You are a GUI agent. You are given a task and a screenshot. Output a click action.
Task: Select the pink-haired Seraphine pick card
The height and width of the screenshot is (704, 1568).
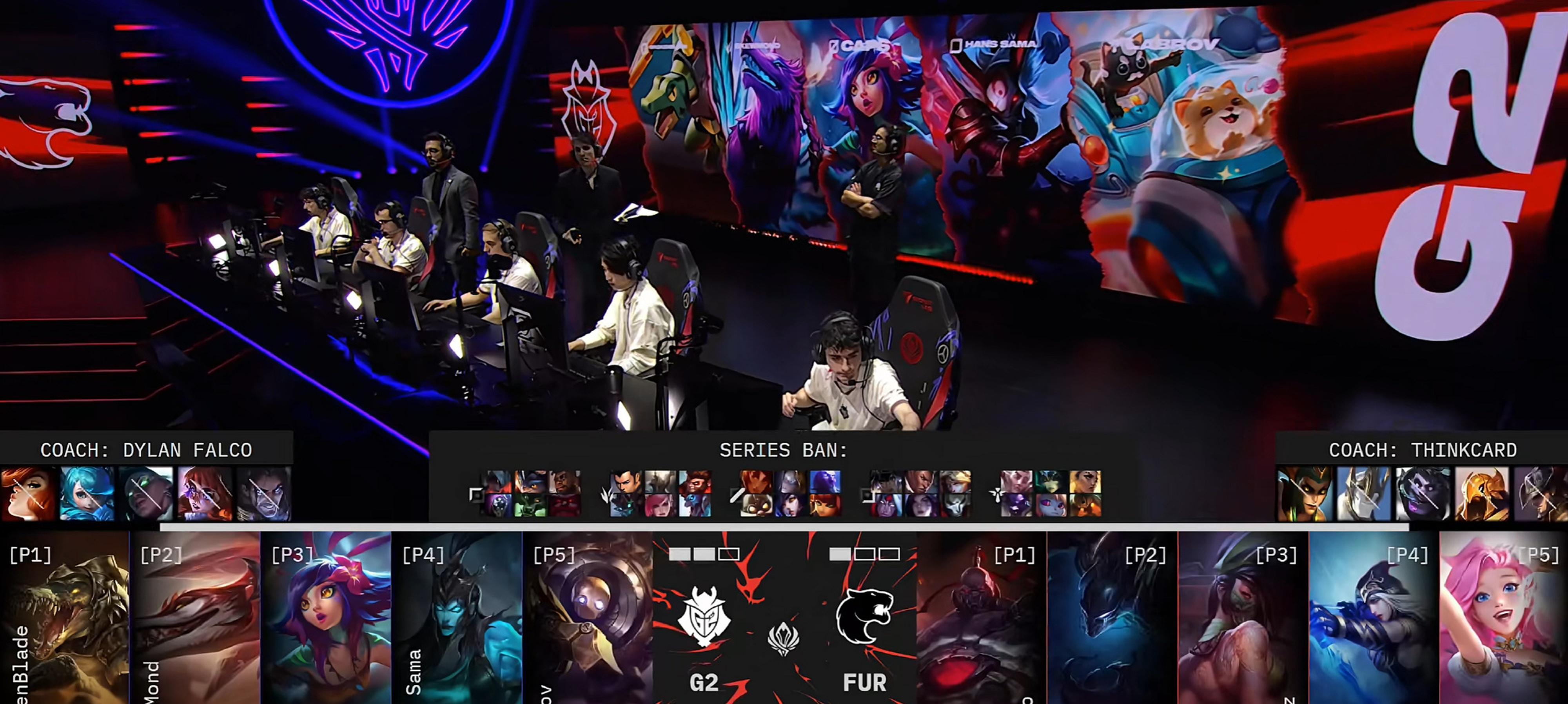point(1503,618)
